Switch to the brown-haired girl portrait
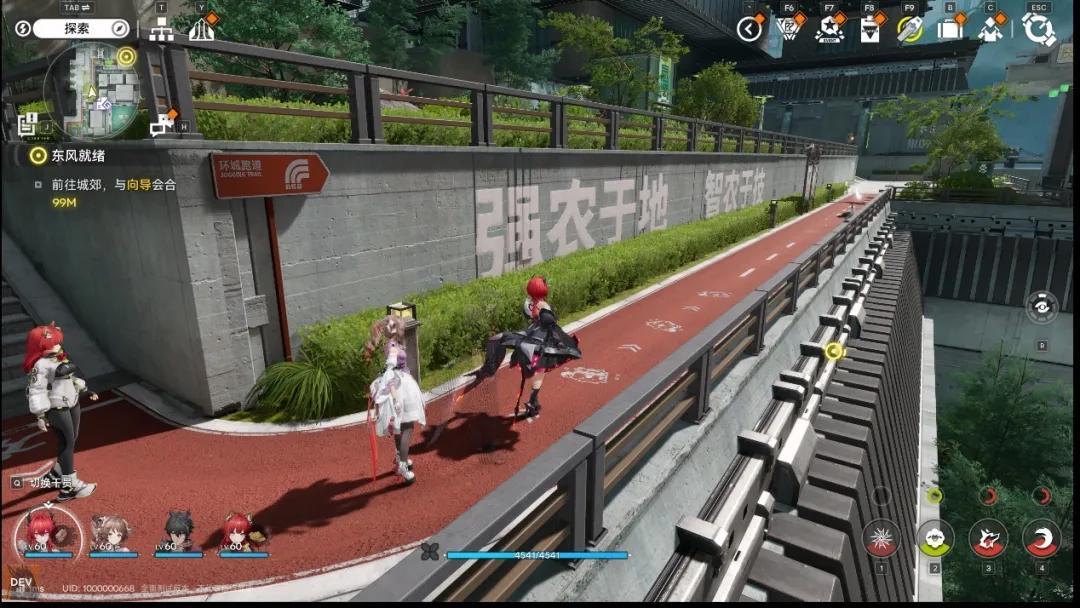Viewport: 1080px width, 608px height. click(111, 533)
